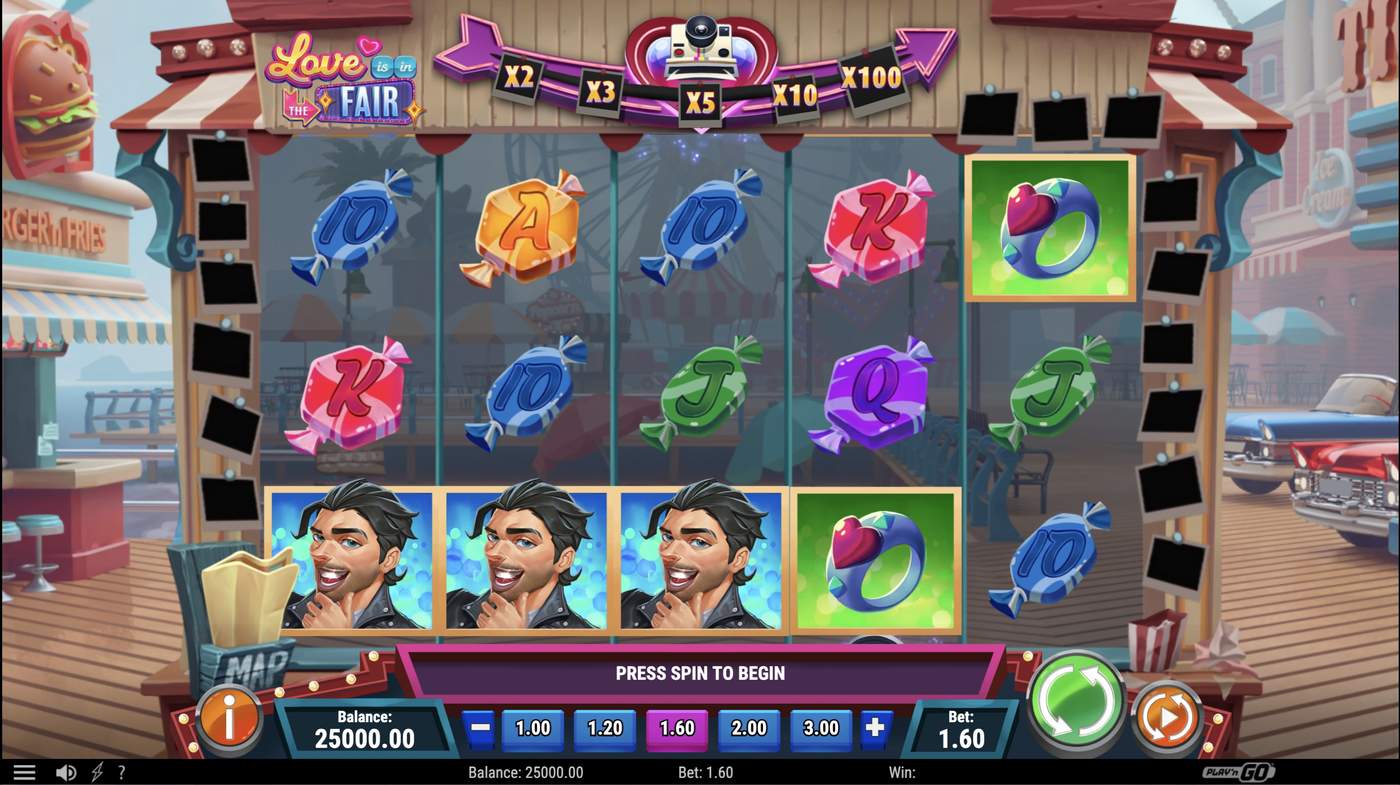Image resolution: width=1400 pixels, height=785 pixels.
Task: Click the Balance display showing 25000.00
Action: [365, 729]
